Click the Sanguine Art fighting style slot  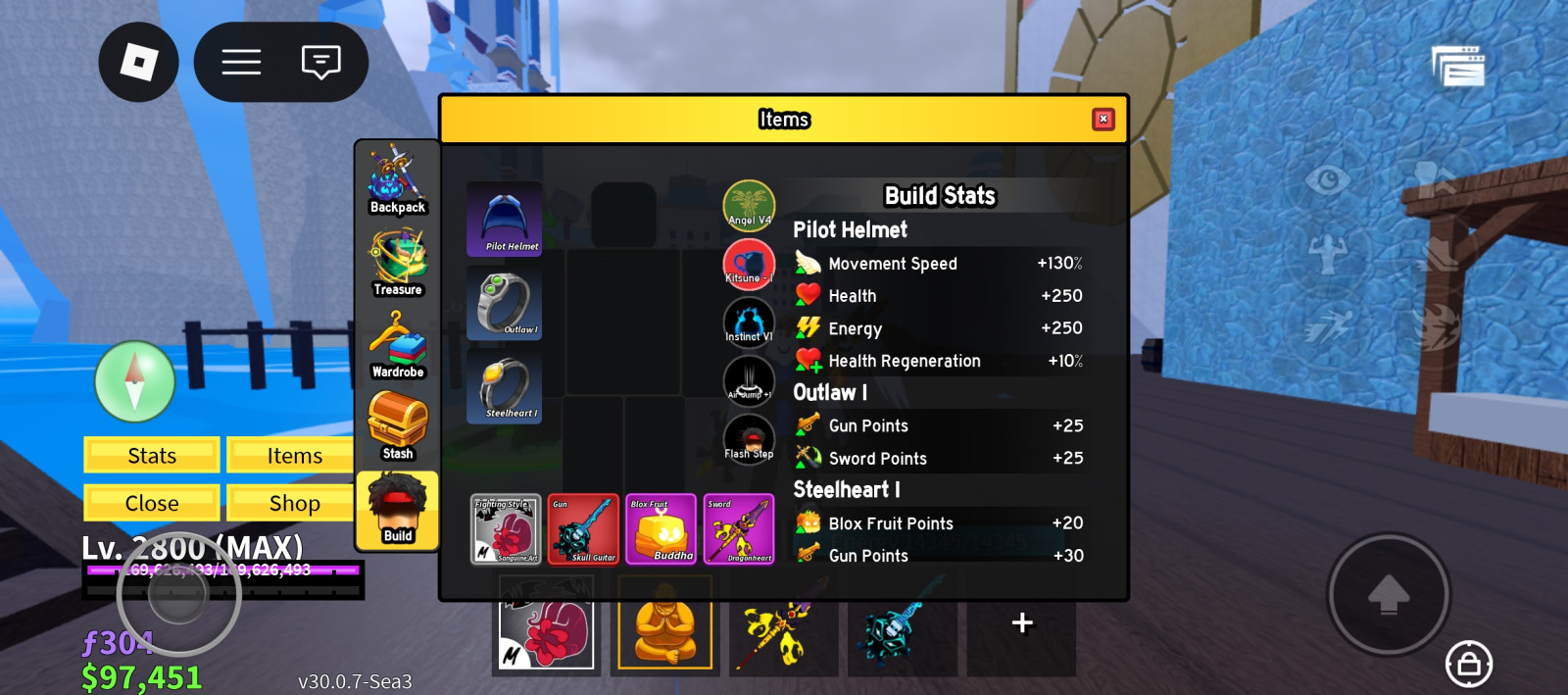coord(506,529)
